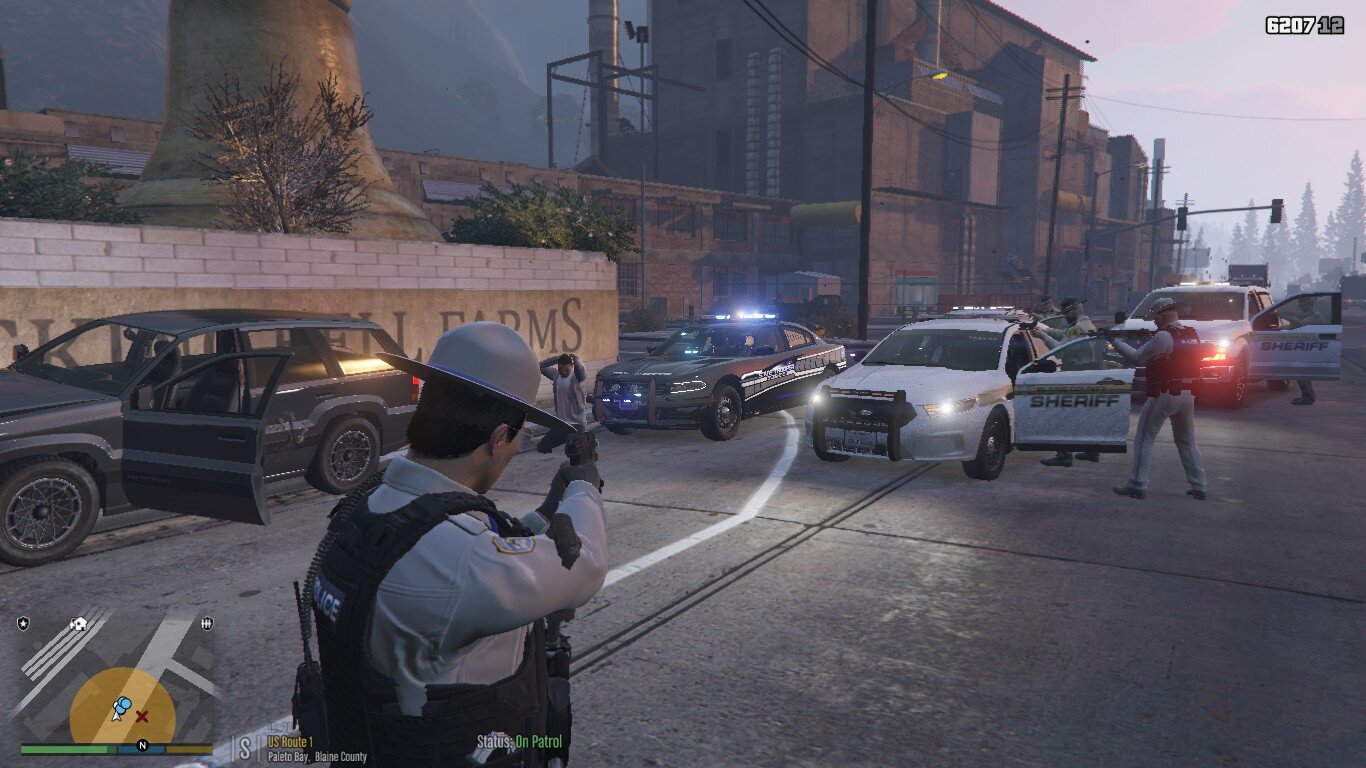
Task: Click the red X marker on the minimap
Action: 142,716
